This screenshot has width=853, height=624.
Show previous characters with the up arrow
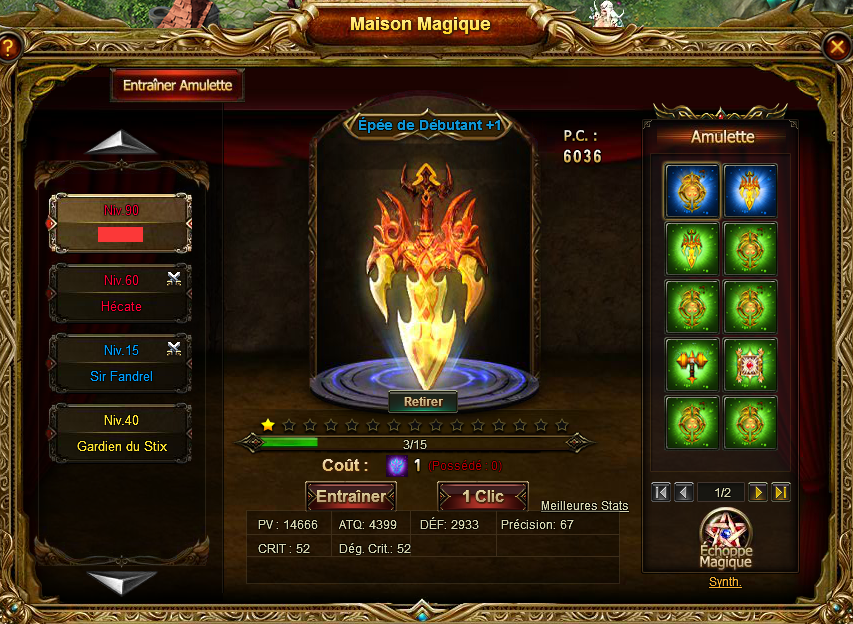coord(121,144)
